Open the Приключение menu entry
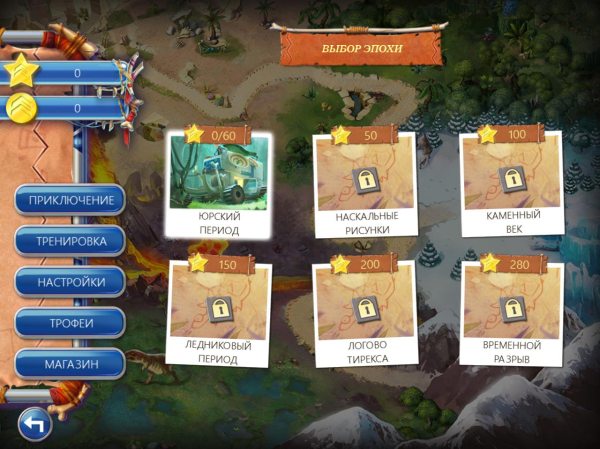Image resolution: width=600 pixels, height=449 pixels. coord(70,200)
